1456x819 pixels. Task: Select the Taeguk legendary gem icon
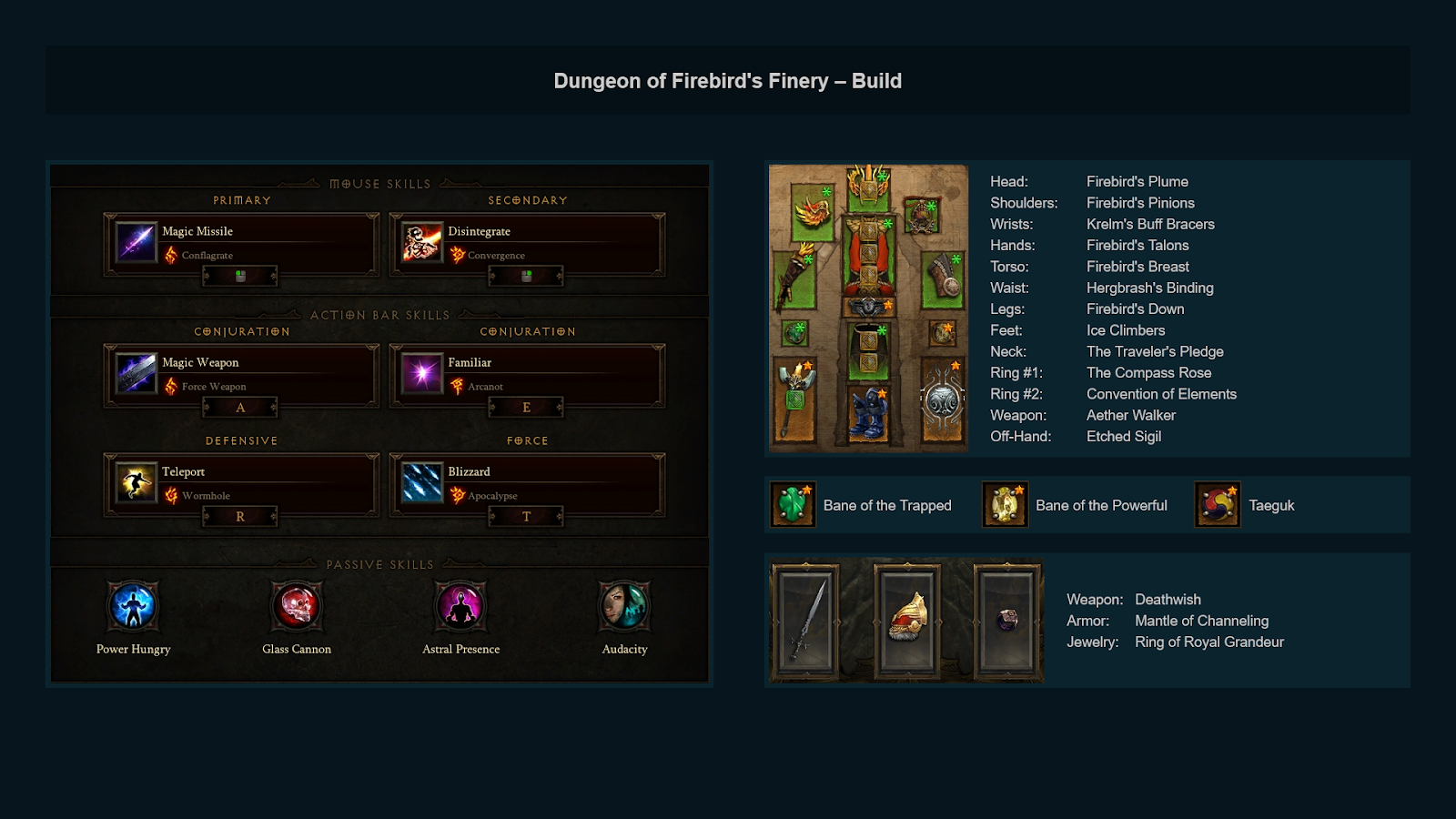coord(1216,504)
